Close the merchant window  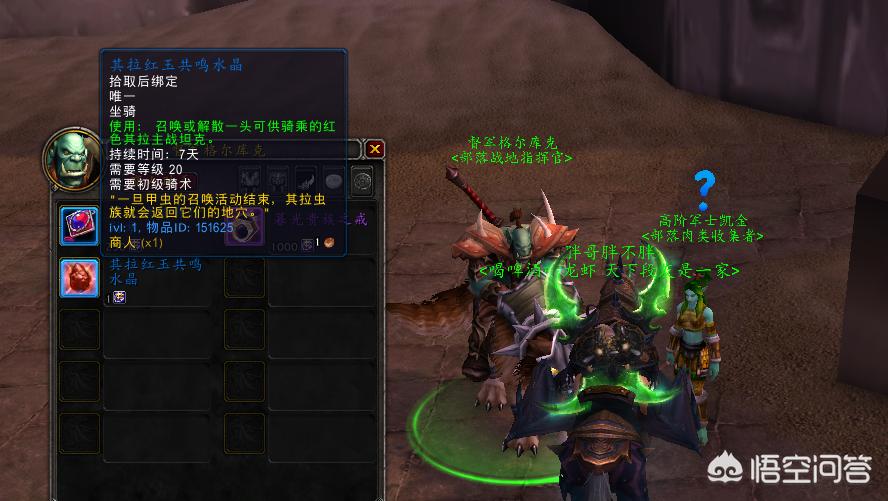tap(375, 149)
